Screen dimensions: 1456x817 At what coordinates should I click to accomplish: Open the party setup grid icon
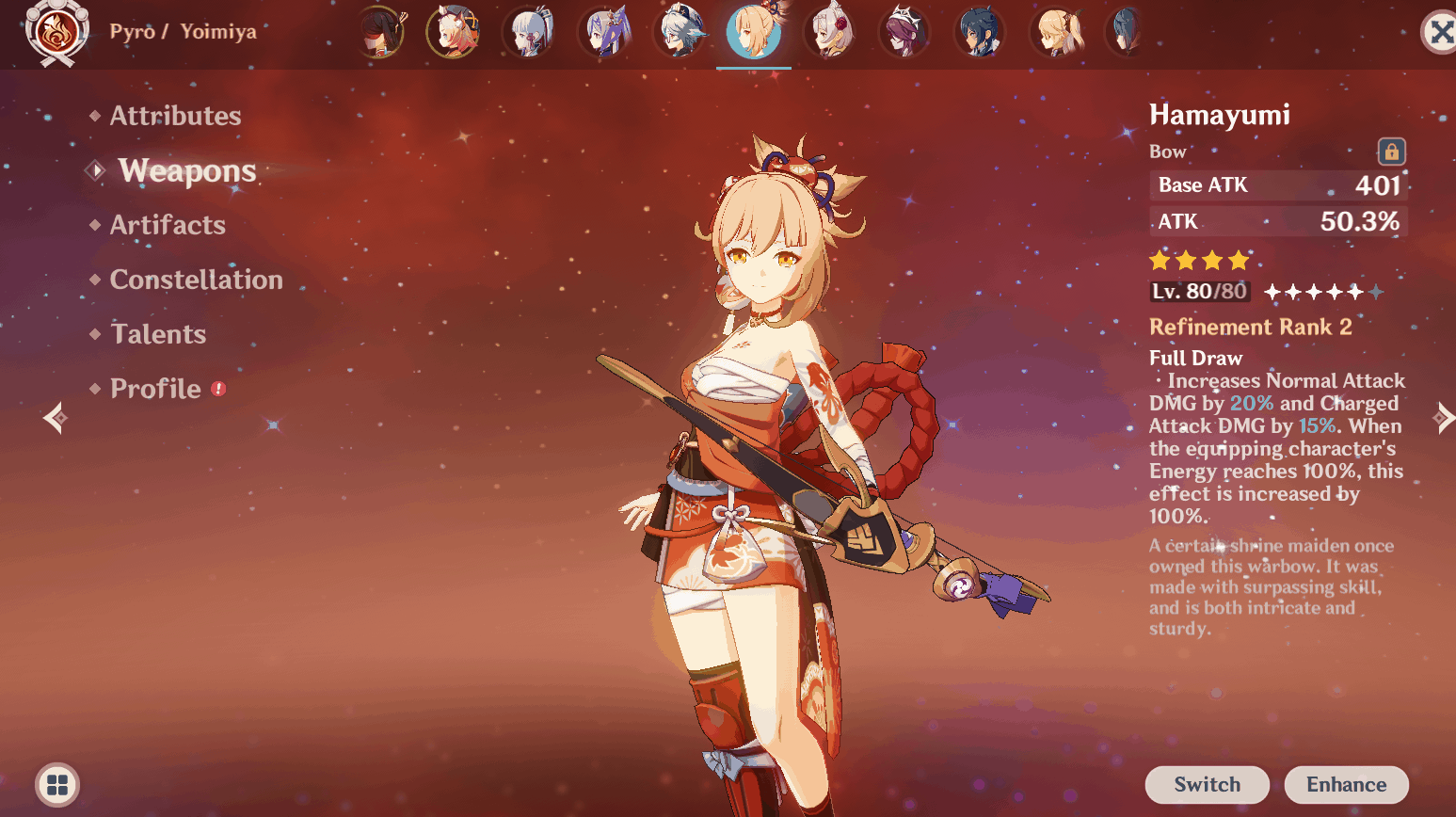(56, 784)
